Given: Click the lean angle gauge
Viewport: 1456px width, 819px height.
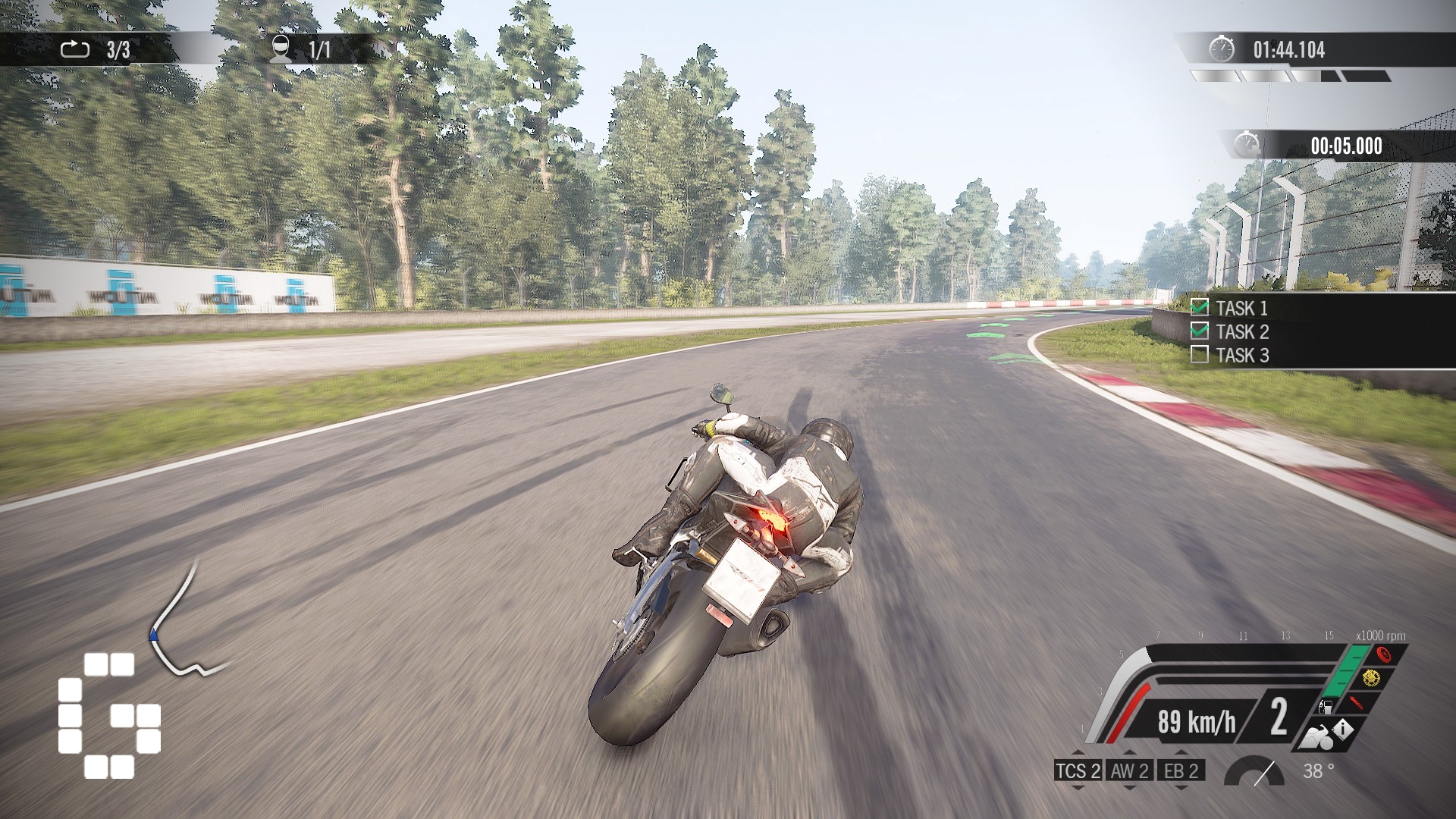Looking at the screenshot, I should (x=1254, y=771).
